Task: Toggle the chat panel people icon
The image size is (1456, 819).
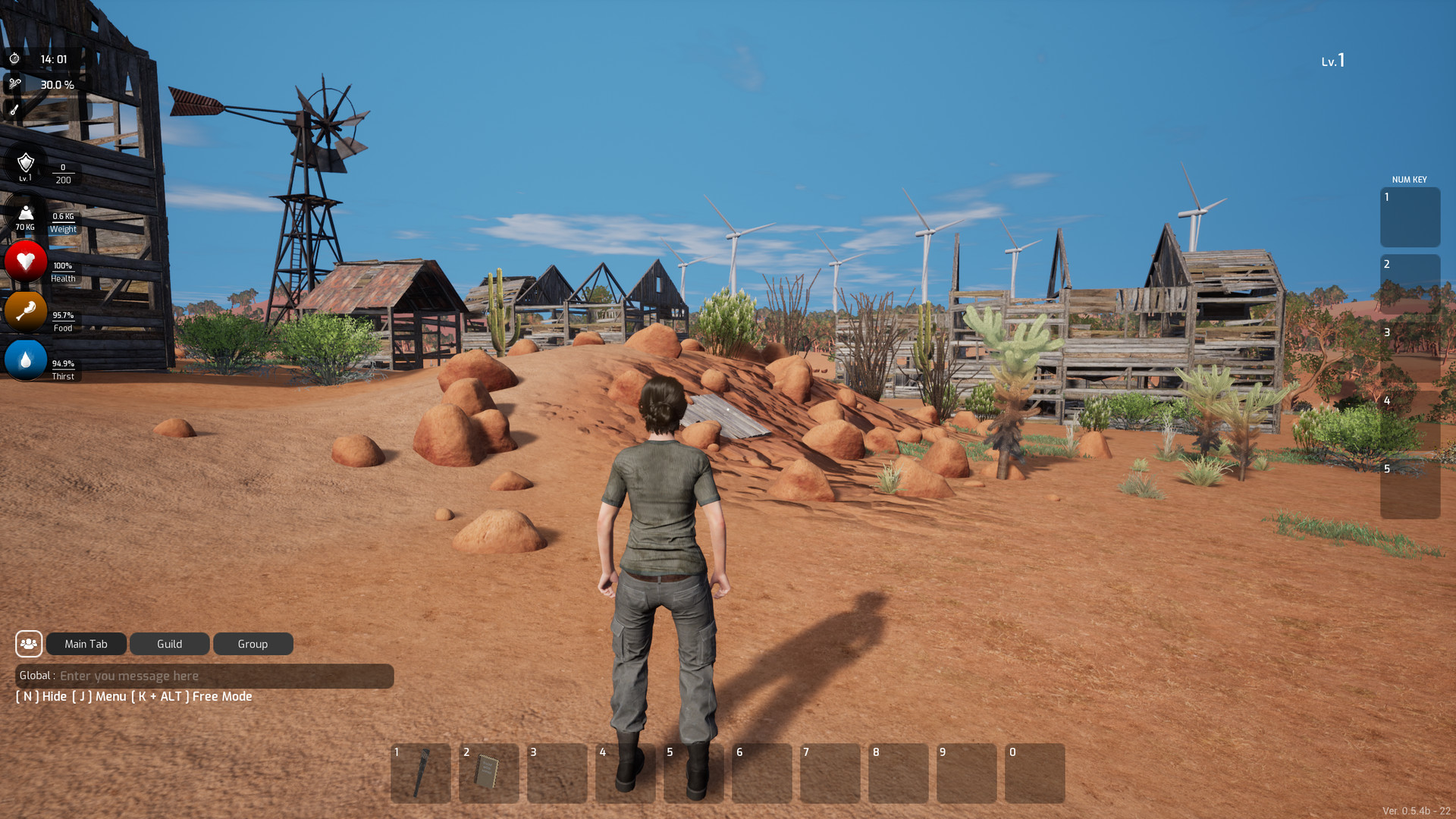Action: (x=29, y=644)
